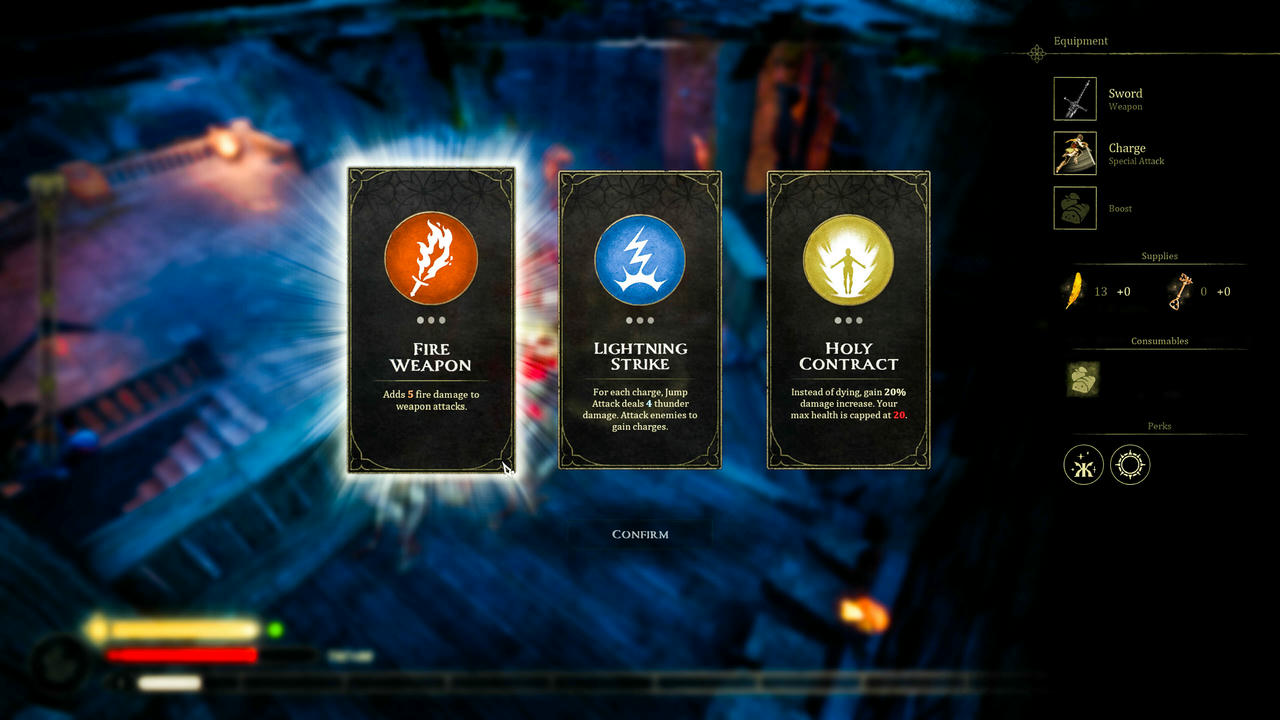The image size is (1280, 720).
Task: Select the Sword weapon slot
Action: (x=1075, y=99)
